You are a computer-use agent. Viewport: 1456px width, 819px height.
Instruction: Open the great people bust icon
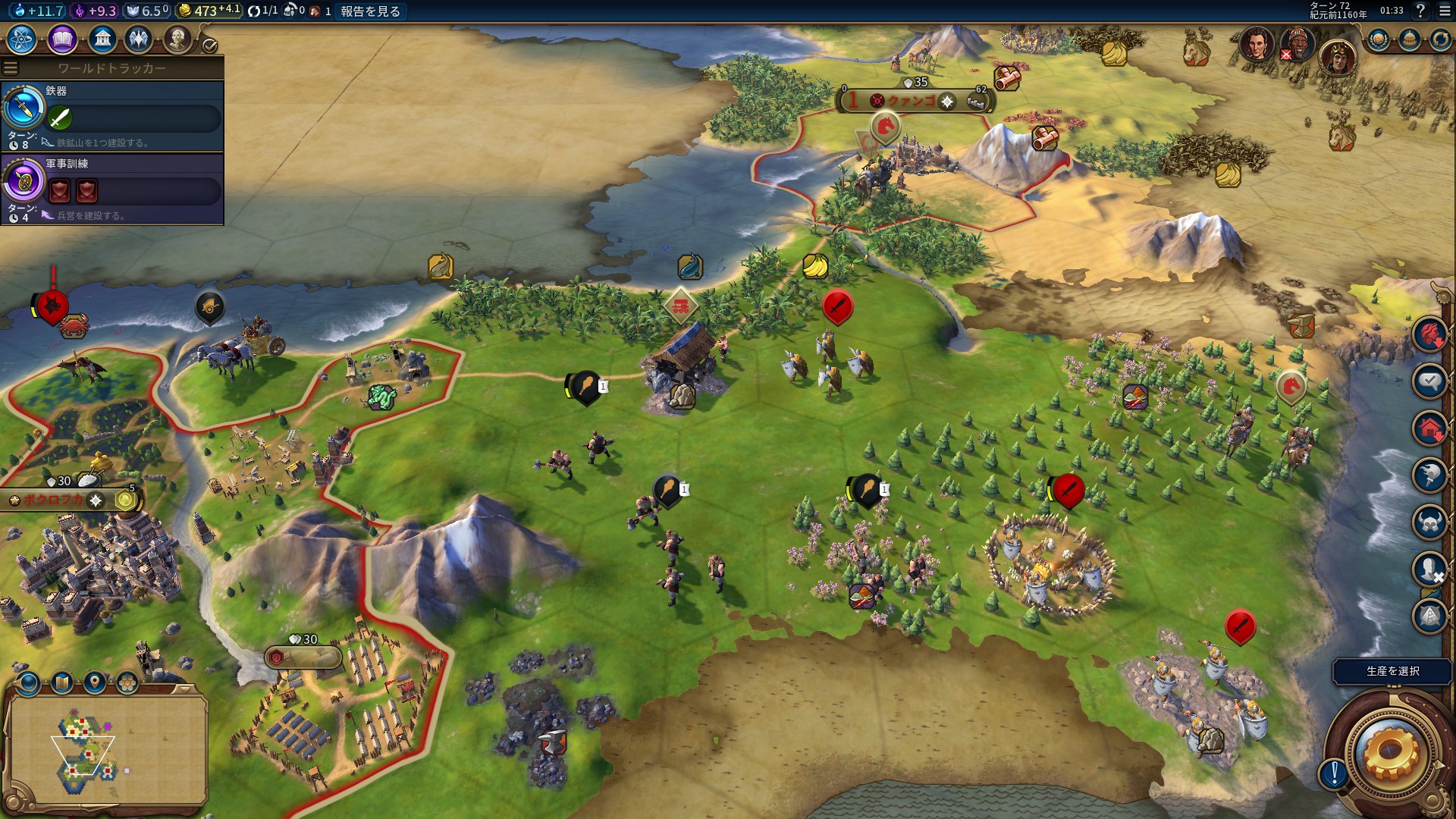(177, 39)
